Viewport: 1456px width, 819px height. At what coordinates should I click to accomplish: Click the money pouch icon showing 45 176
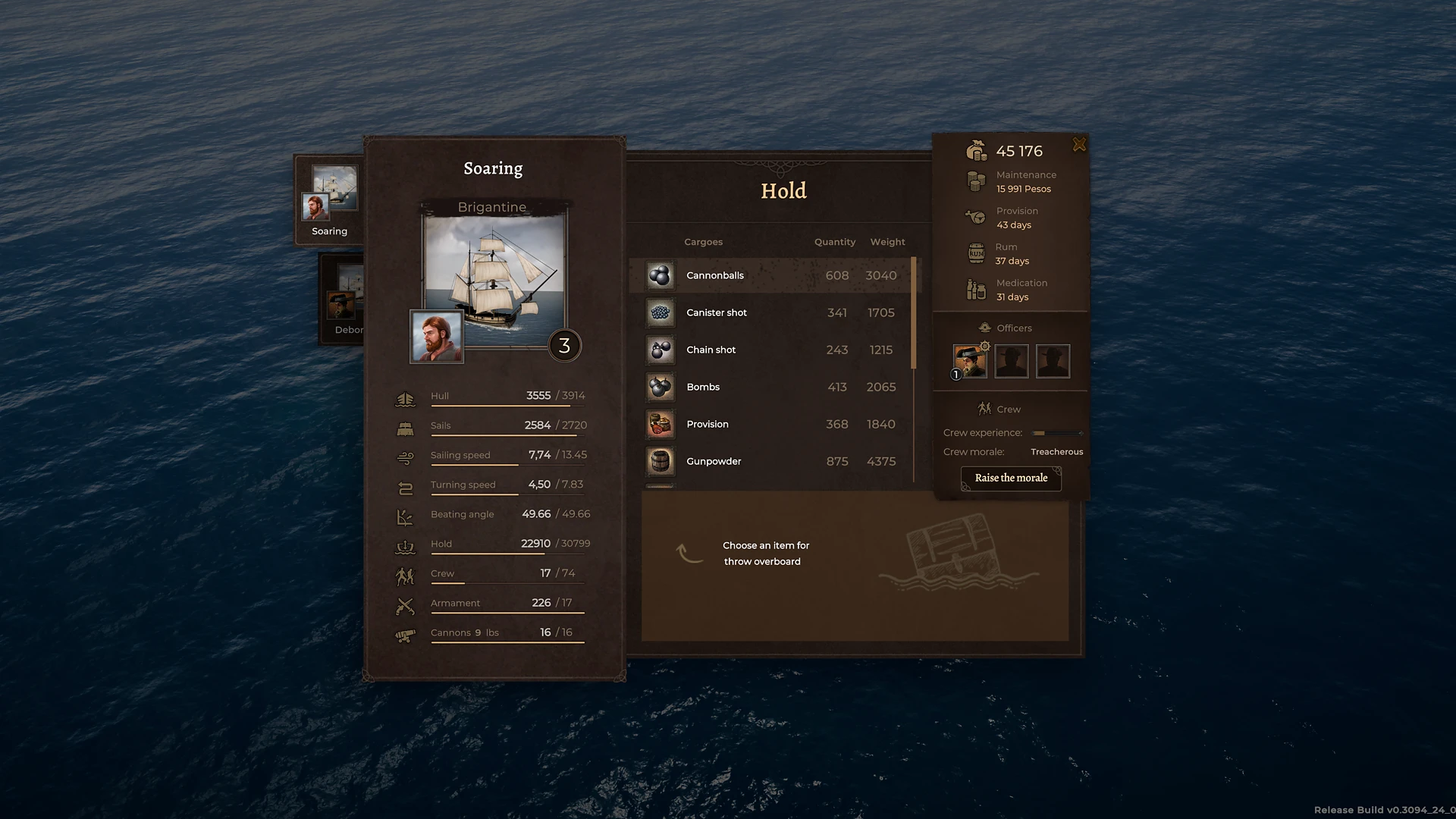point(977,150)
